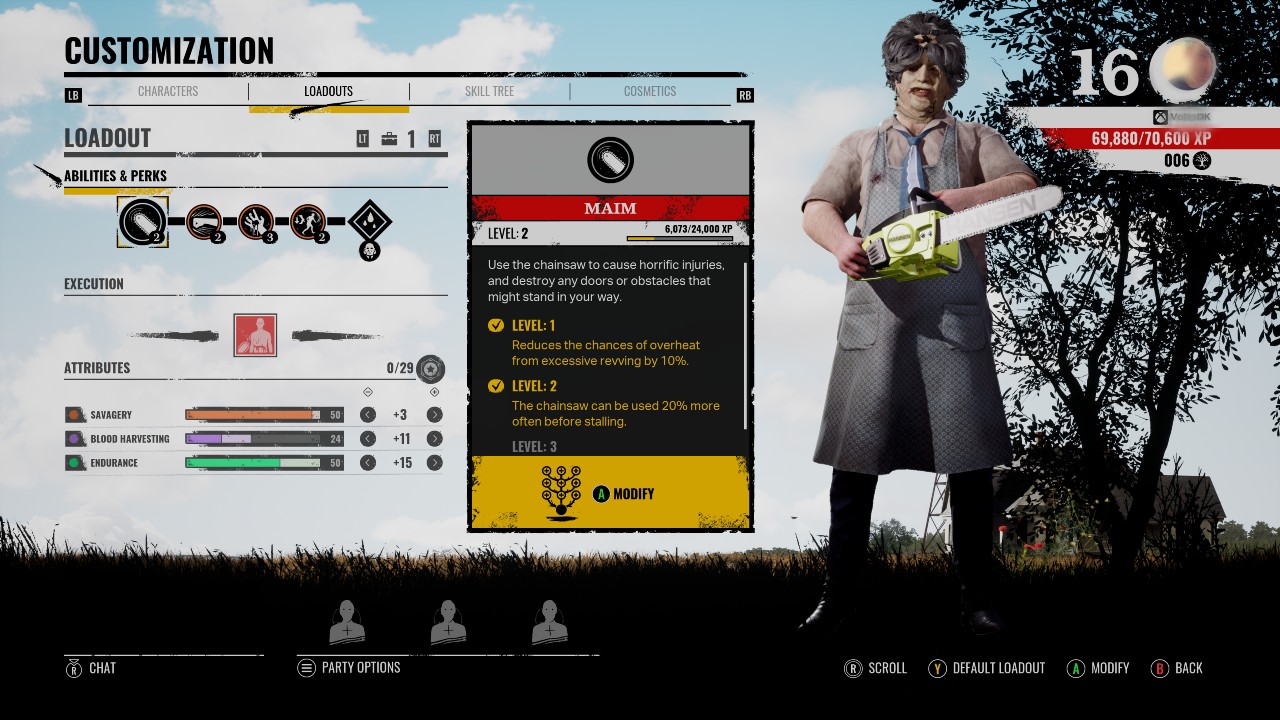Reduce Blood Harvesting by one point
Screen dimensions: 1280x720
point(368,439)
